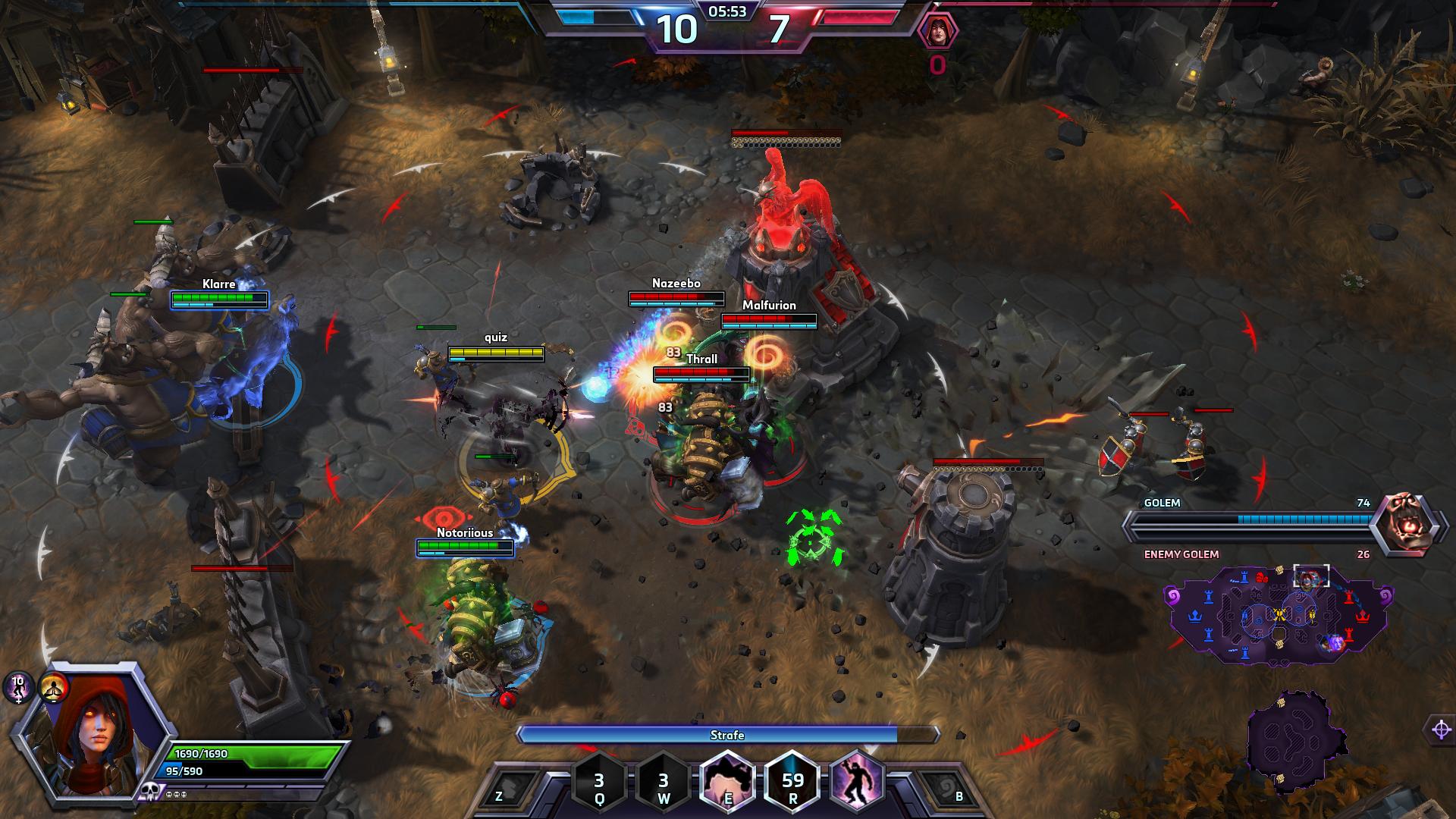Activate the Q ability on cooldown
This screenshot has height=819, width=1456.
[x=599, y=781]
